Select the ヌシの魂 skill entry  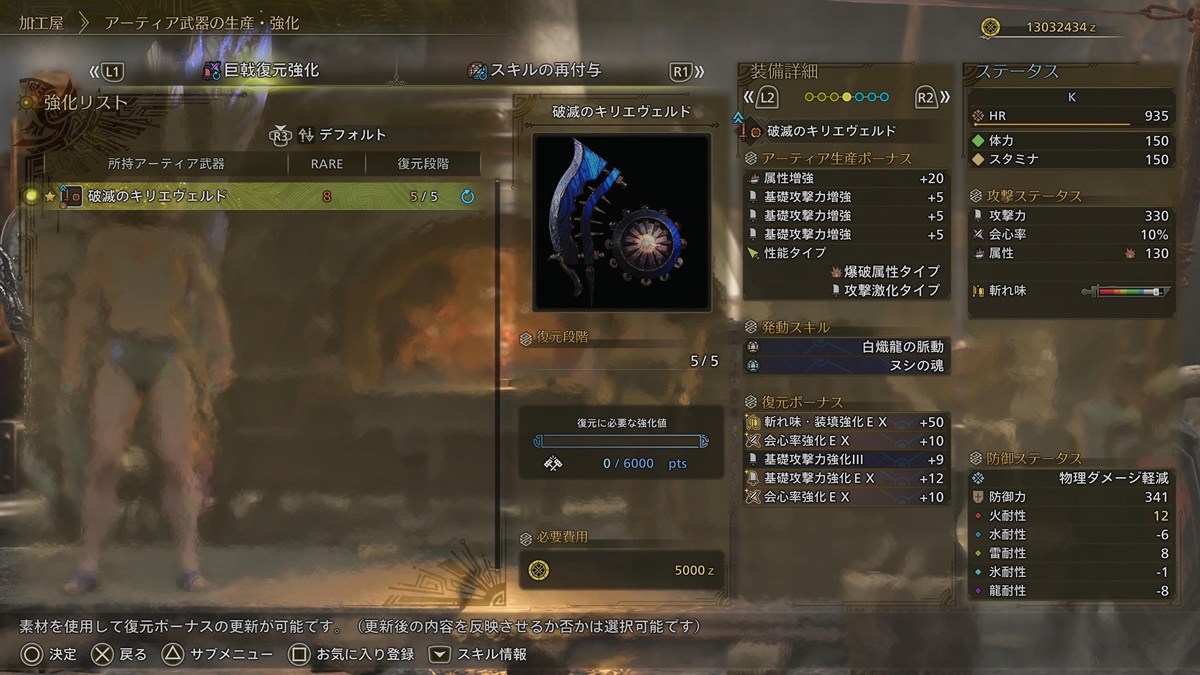coord(846,366)
